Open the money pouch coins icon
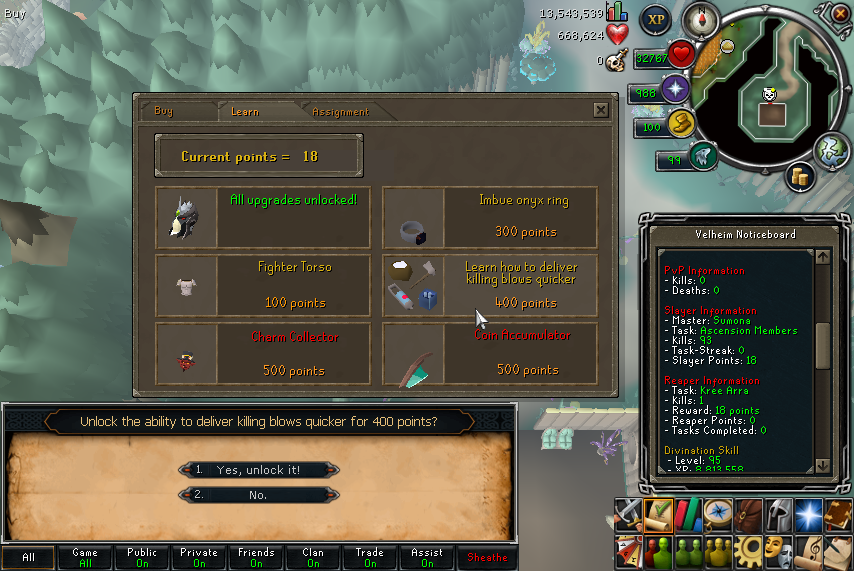Screen dimensions: 854x571 pos(799,175)
